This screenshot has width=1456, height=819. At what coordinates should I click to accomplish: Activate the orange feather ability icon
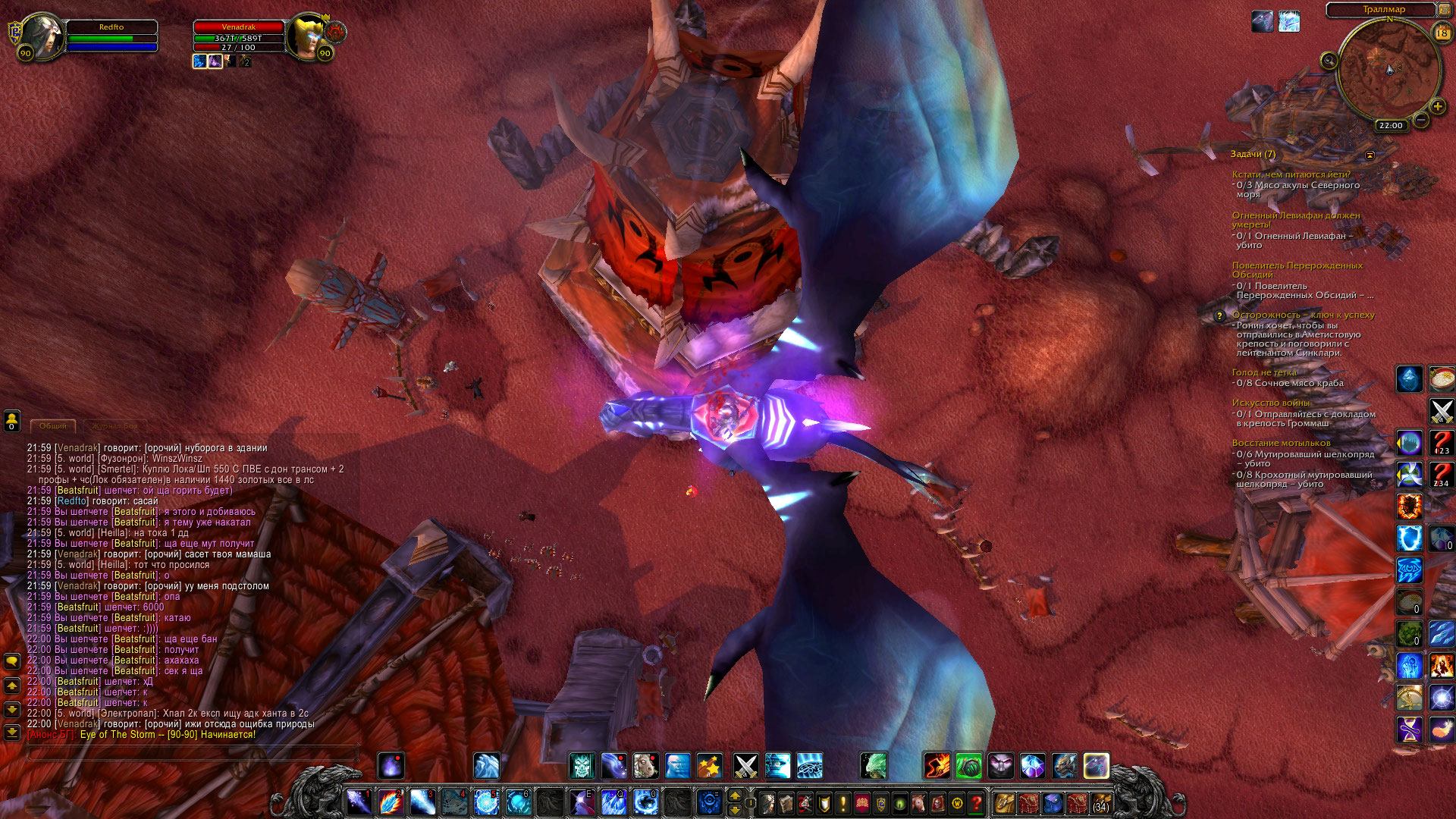[x=1441, y=730]
